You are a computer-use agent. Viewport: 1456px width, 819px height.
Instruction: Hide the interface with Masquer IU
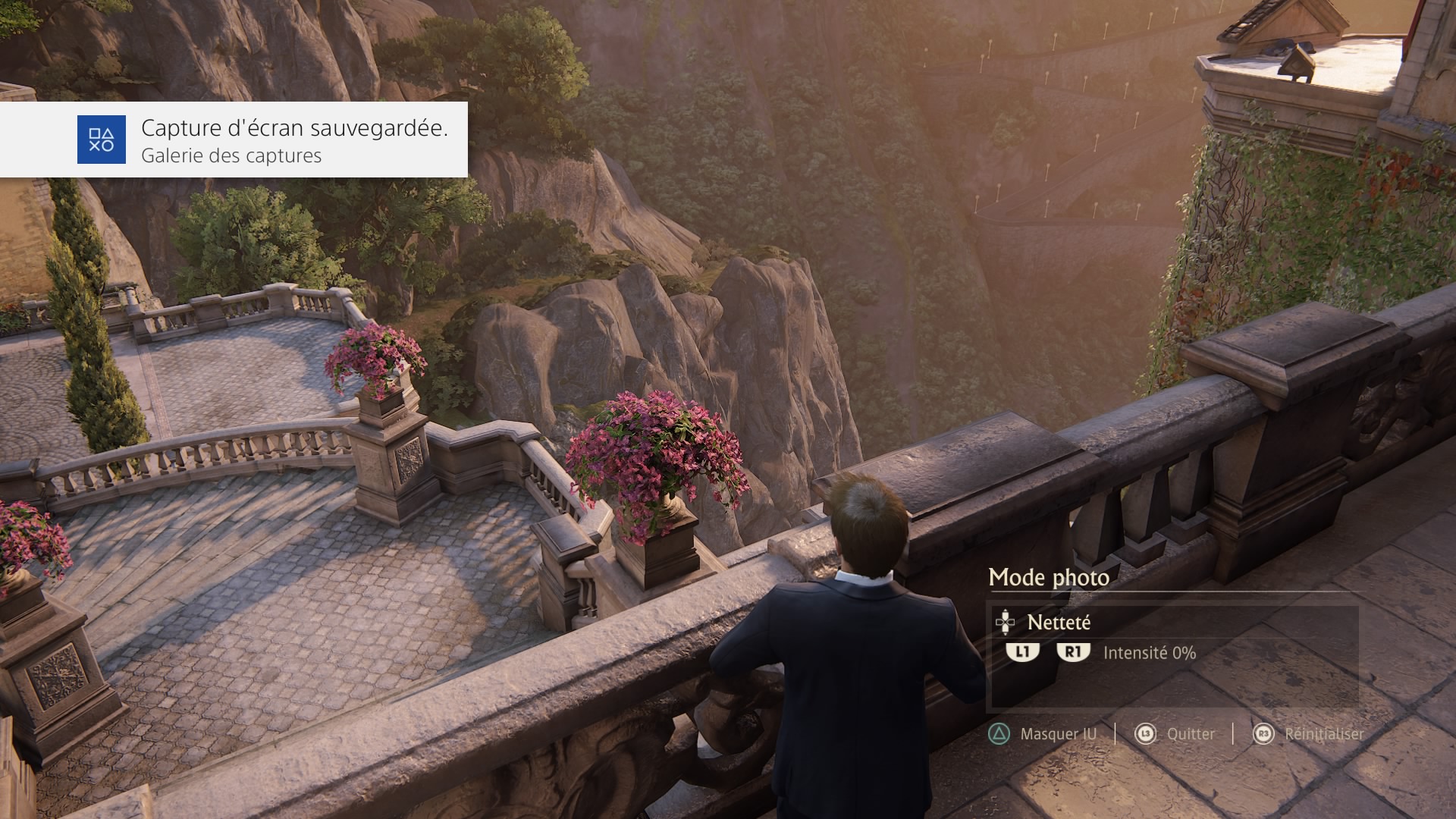pyautogui.click(x=1058, y=734)
